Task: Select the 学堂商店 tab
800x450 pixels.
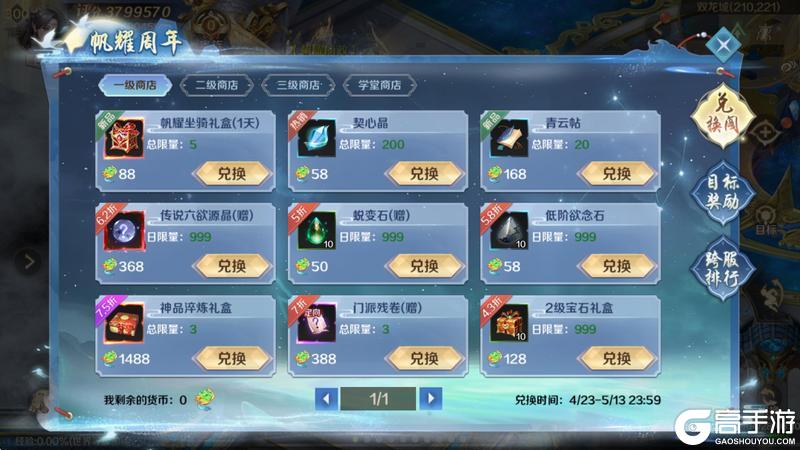Action: click(378, 85)
